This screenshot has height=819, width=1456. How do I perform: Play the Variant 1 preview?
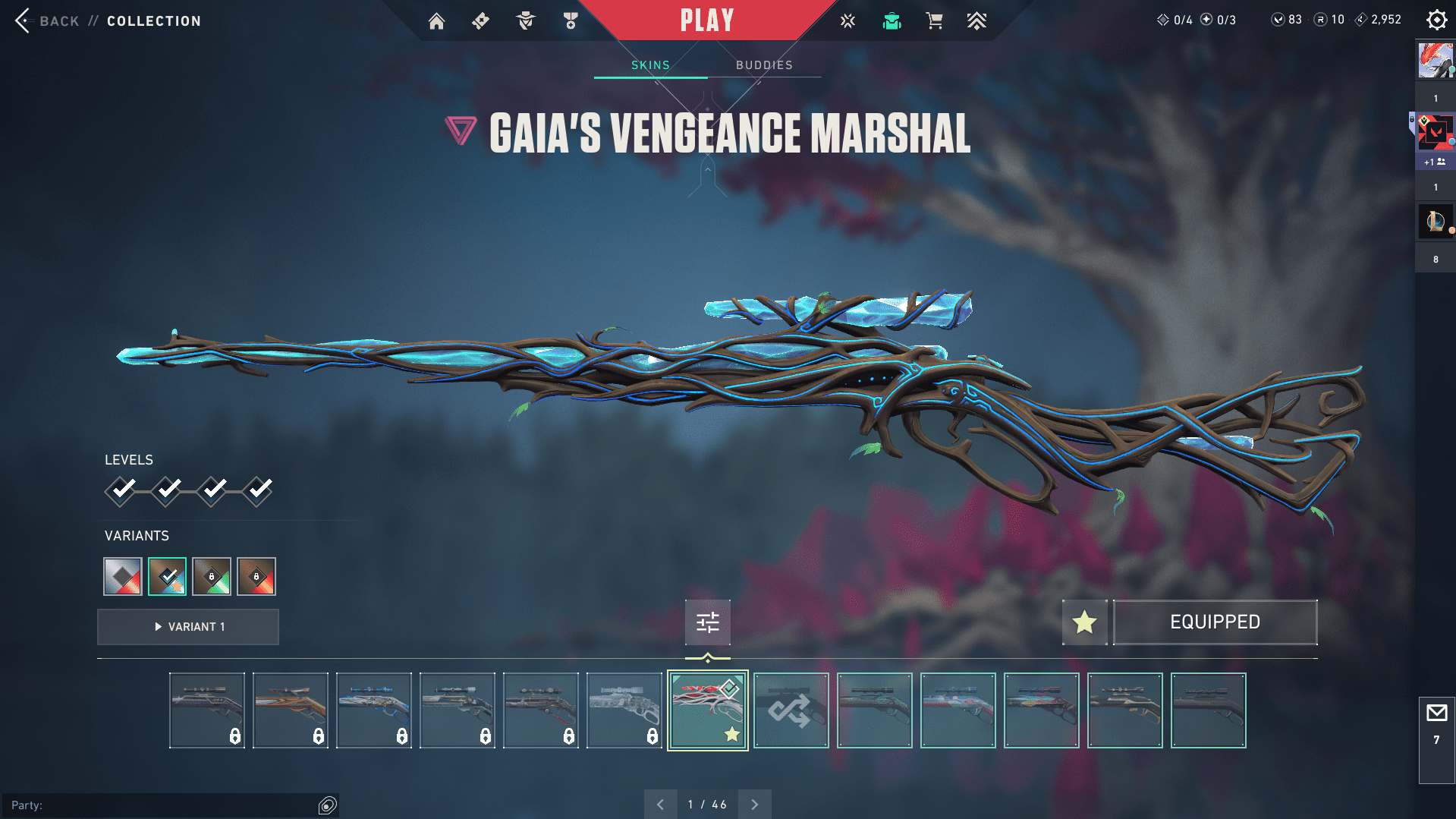pyautogui.click(x=188, y=627)
